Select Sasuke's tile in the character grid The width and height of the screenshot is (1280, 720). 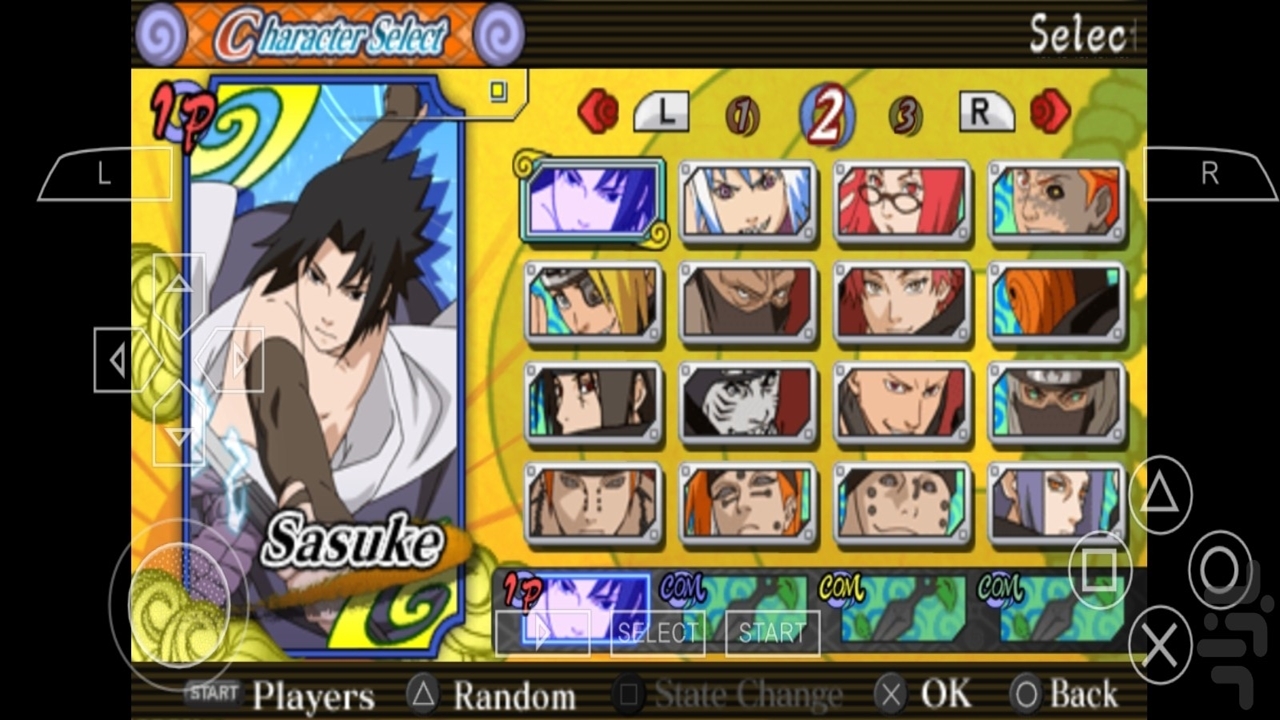point(592,201)
